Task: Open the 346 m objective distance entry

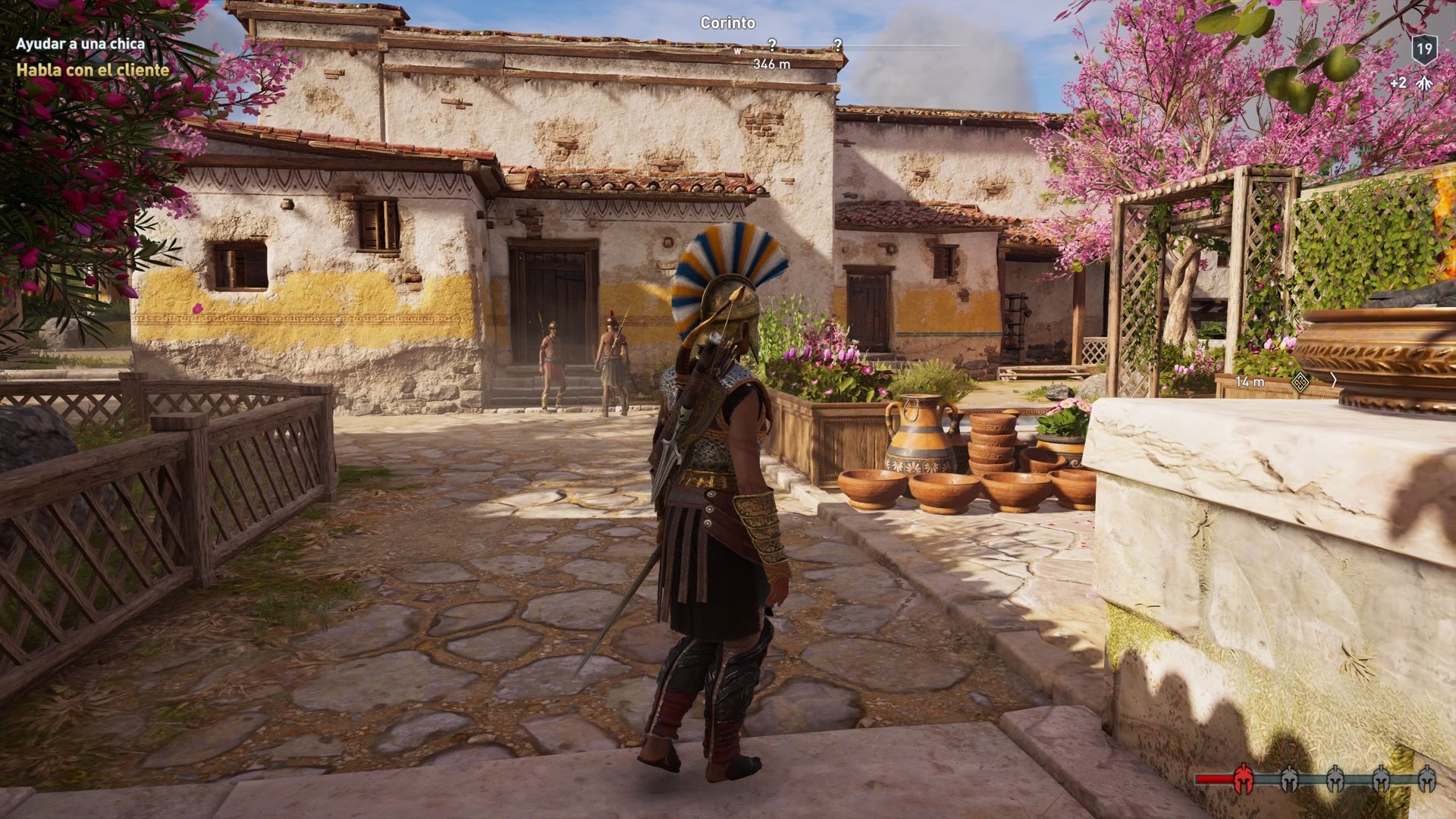Action: pos(771,64)
